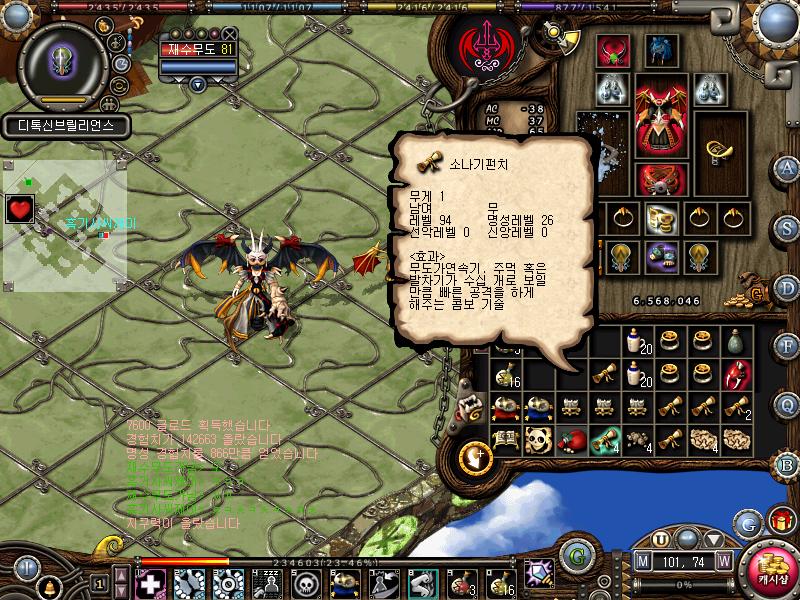Click the round Q button on the side panel

pyautogui.click(x=787, y=404)
